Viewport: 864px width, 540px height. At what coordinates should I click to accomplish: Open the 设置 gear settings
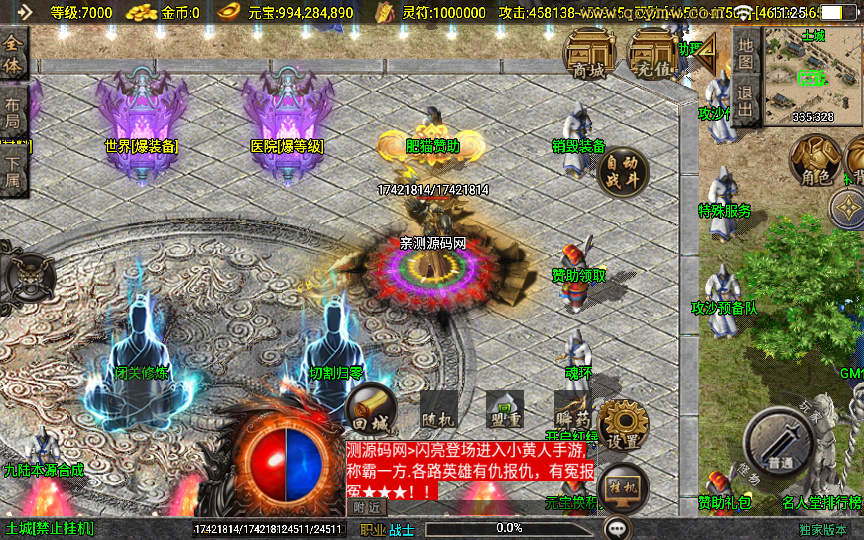[x=623, y=425]
